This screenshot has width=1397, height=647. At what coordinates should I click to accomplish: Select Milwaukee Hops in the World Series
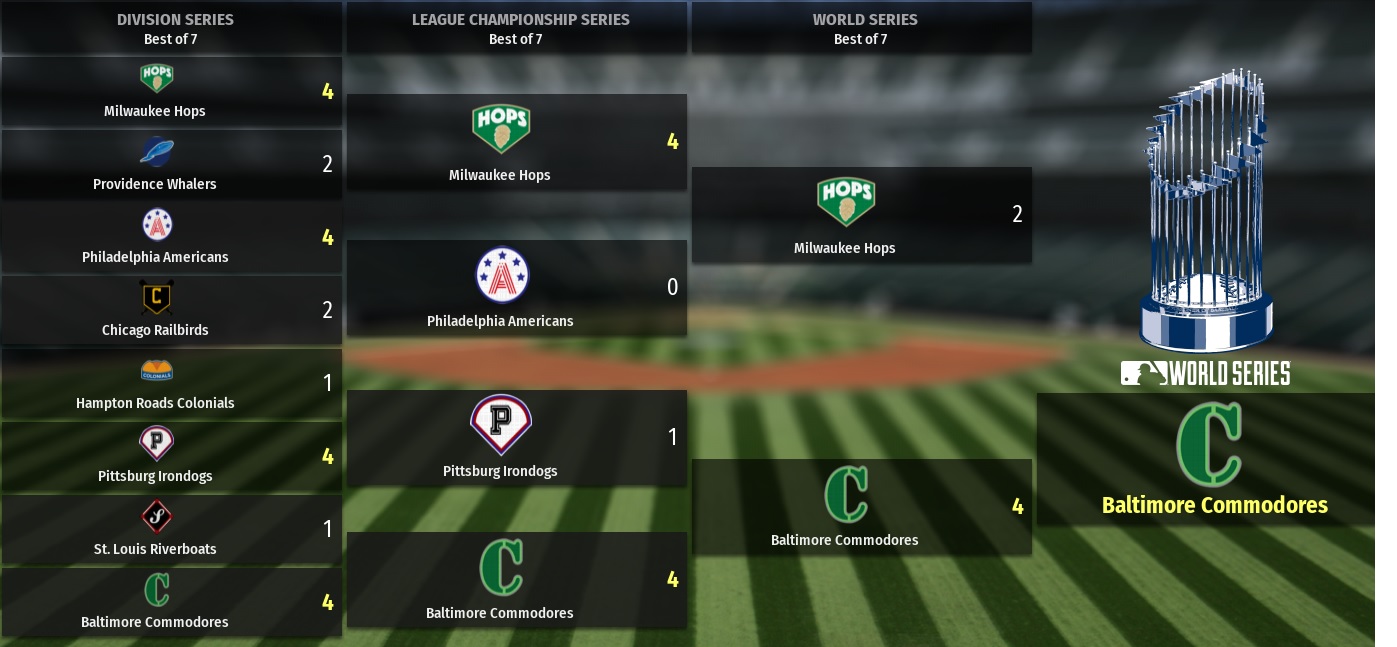[861, 215]
